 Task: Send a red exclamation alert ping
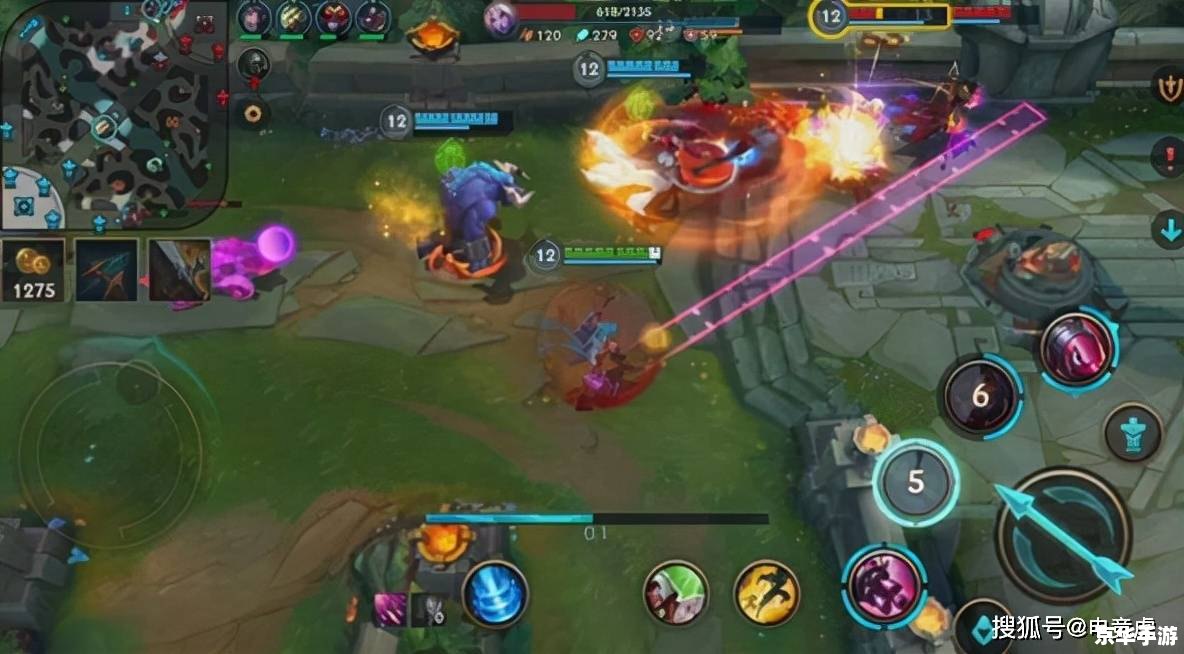click(x=1168, y=157)
